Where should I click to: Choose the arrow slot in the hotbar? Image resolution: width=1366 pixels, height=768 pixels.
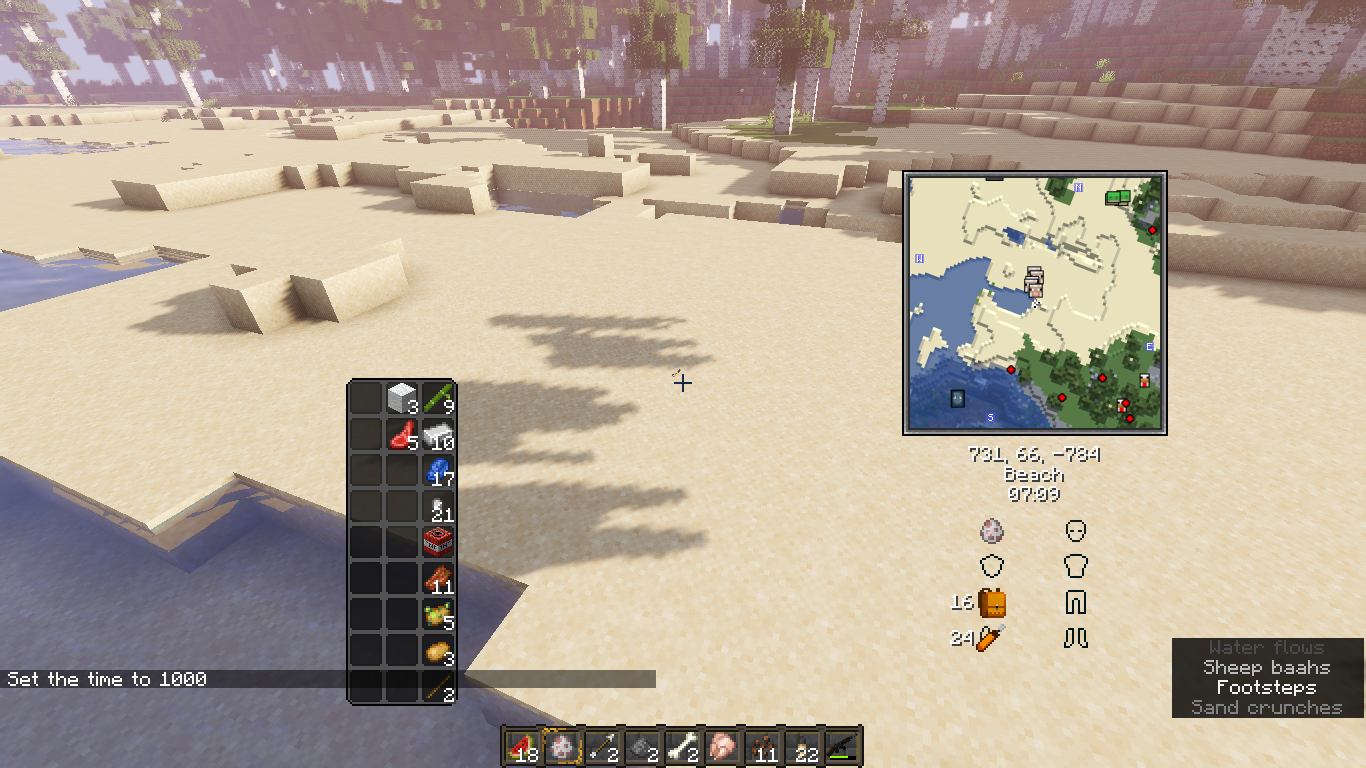tap(602, 746)
